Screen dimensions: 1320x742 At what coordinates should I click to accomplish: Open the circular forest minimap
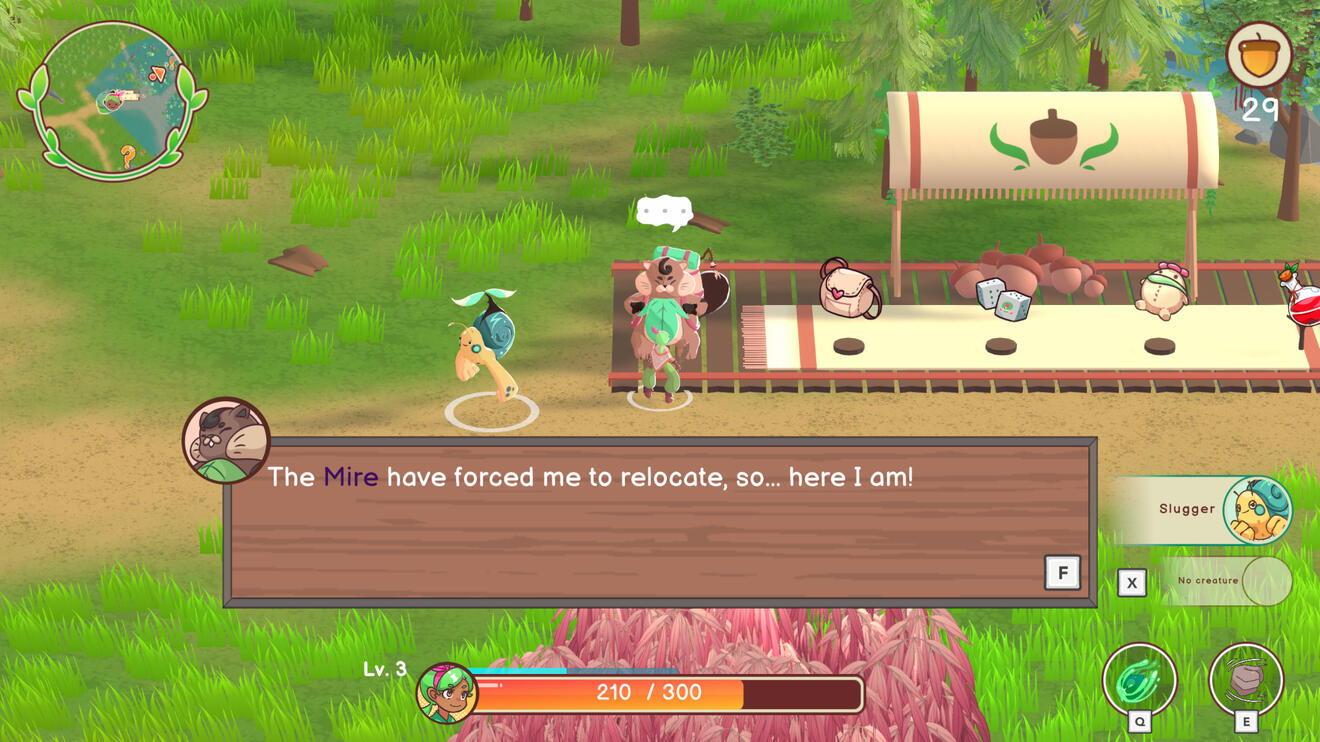tap(112, 100)
